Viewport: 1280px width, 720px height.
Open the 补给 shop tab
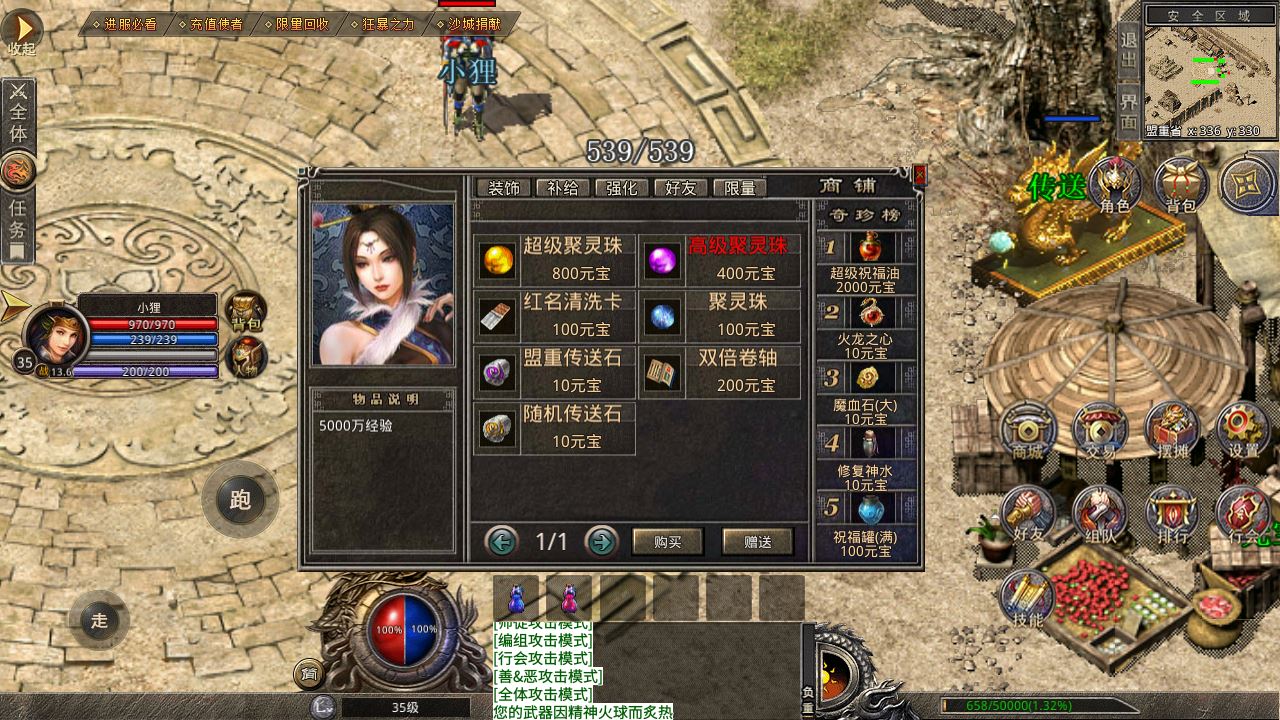click(x=563, y=188)
